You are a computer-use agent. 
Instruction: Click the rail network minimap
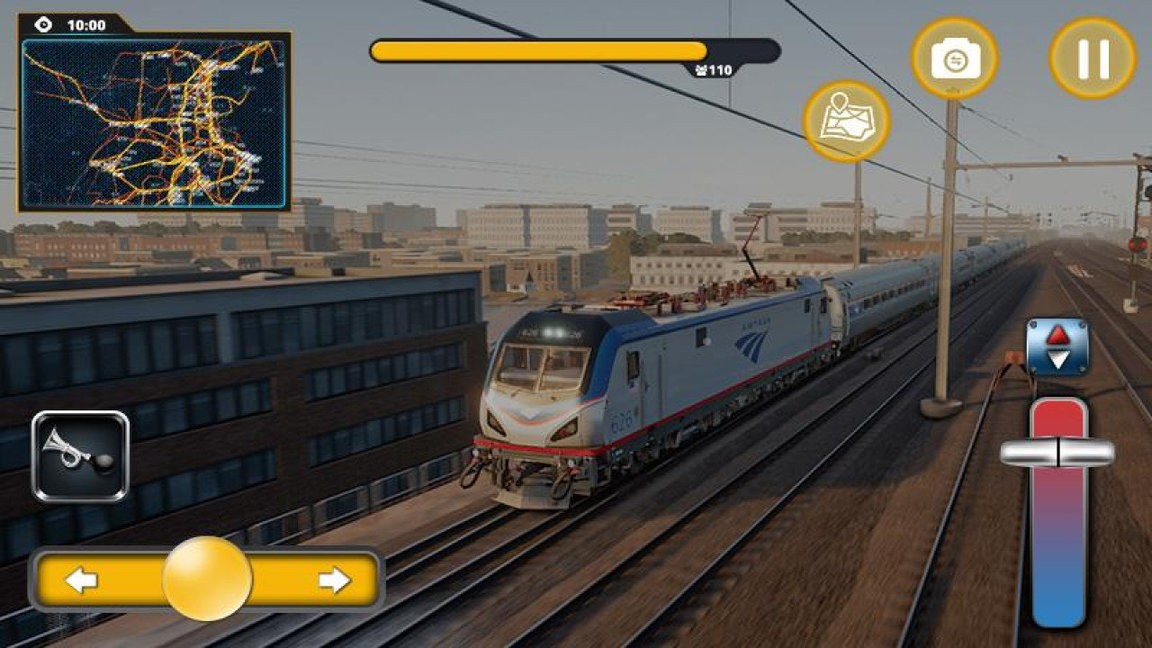coord(155,123)
